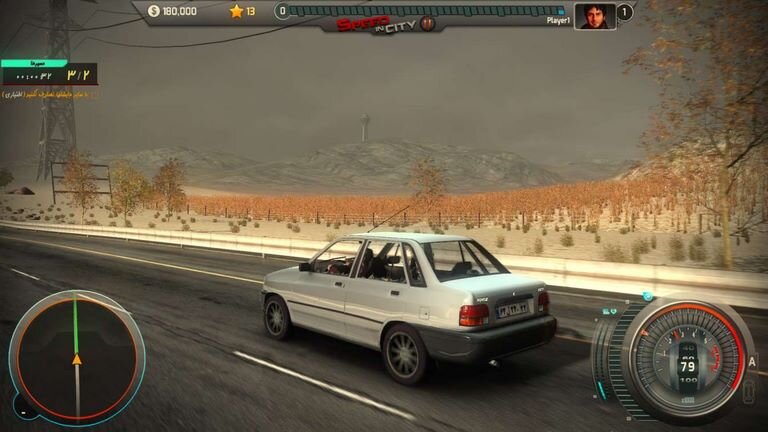
Task: Click the gold star icon
Action: 236,12
